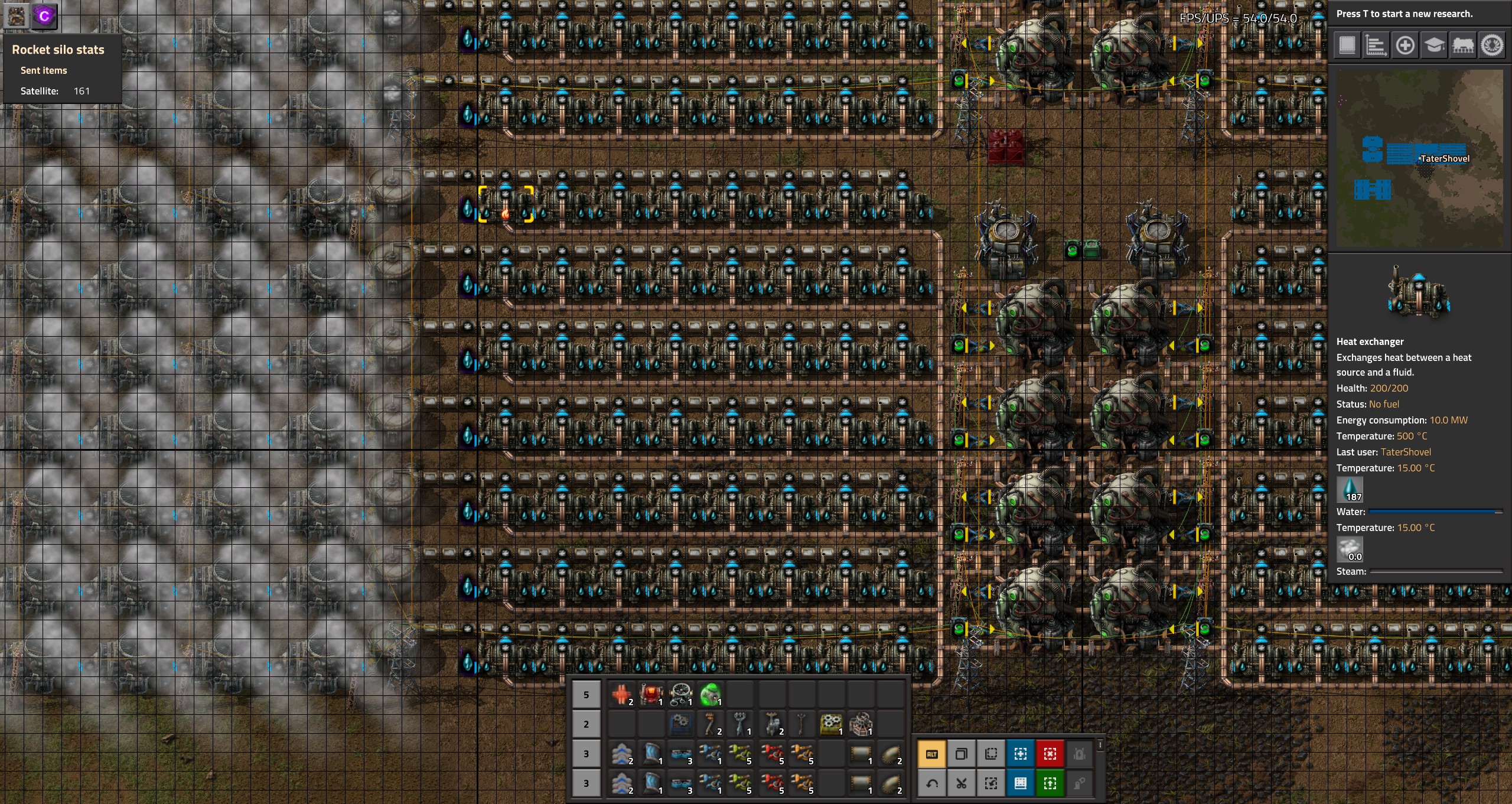Open the achievements icon
This screenshot has width=1512, height=804.
pos(1493,44)
